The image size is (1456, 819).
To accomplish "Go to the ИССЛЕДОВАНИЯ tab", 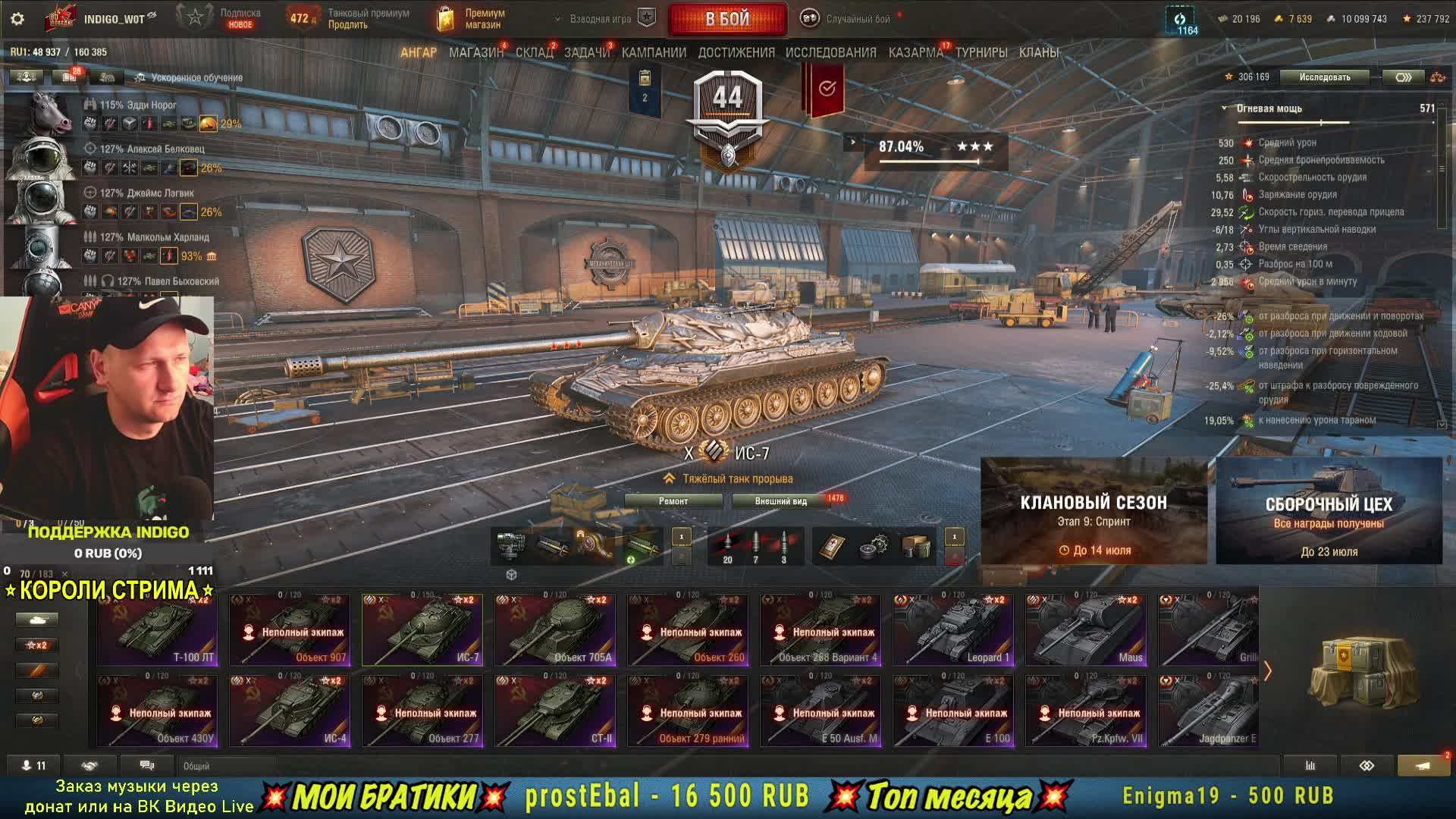I will [x=830, y=53].
